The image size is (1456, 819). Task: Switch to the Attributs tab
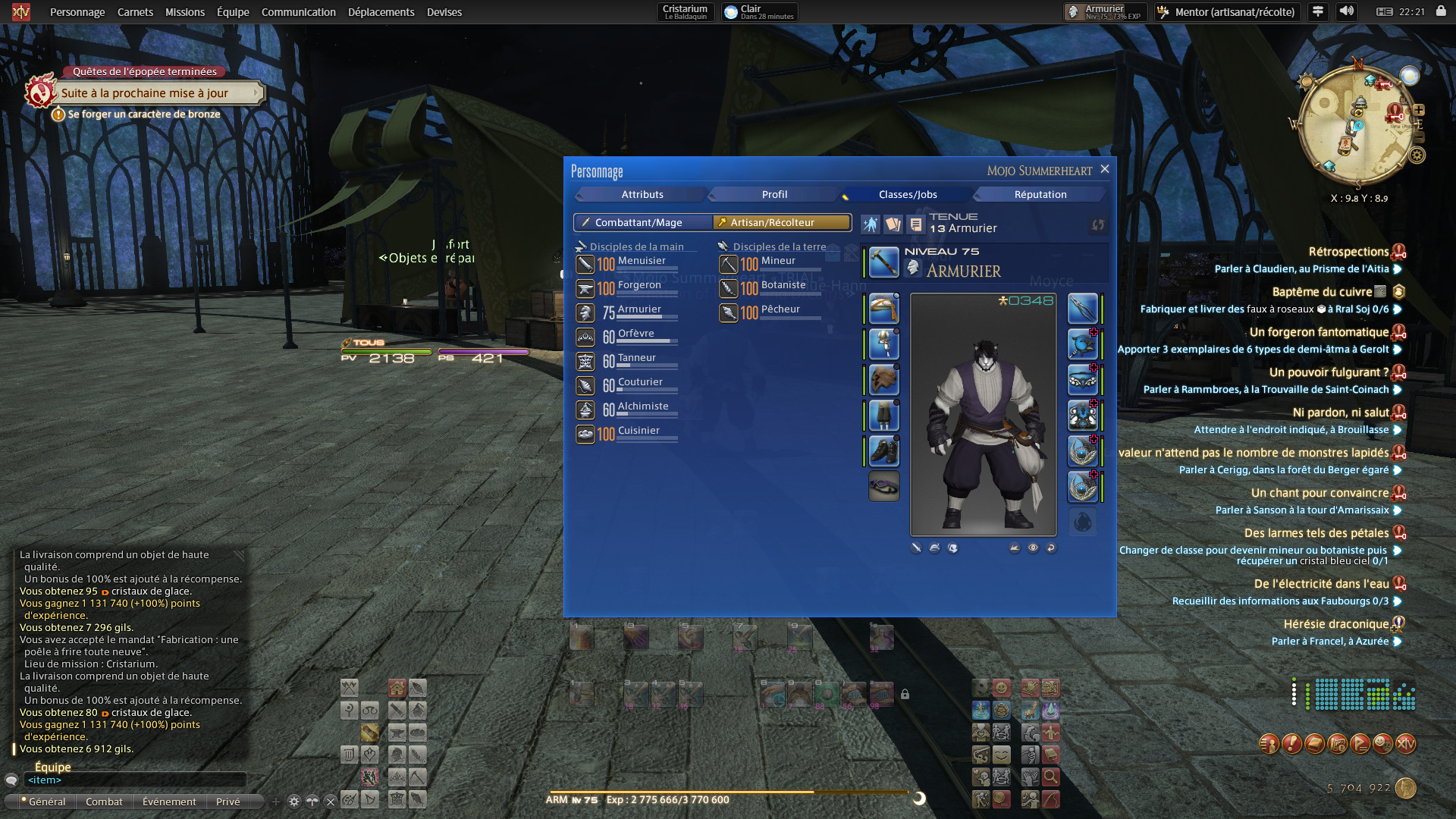(642, 195)
